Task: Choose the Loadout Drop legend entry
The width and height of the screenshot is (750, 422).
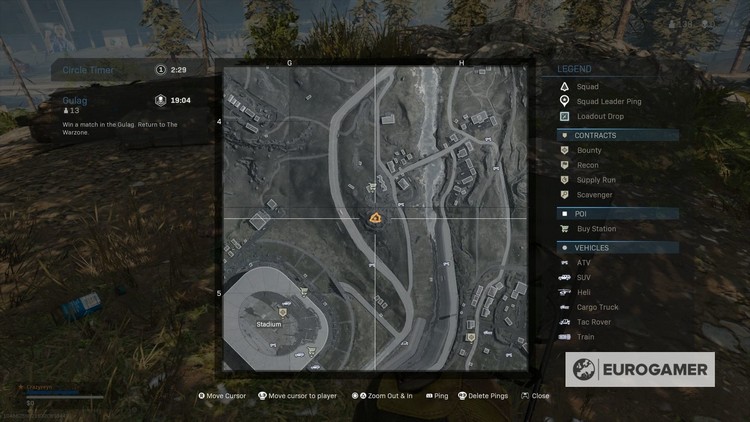Action: [x=600, y=116]
